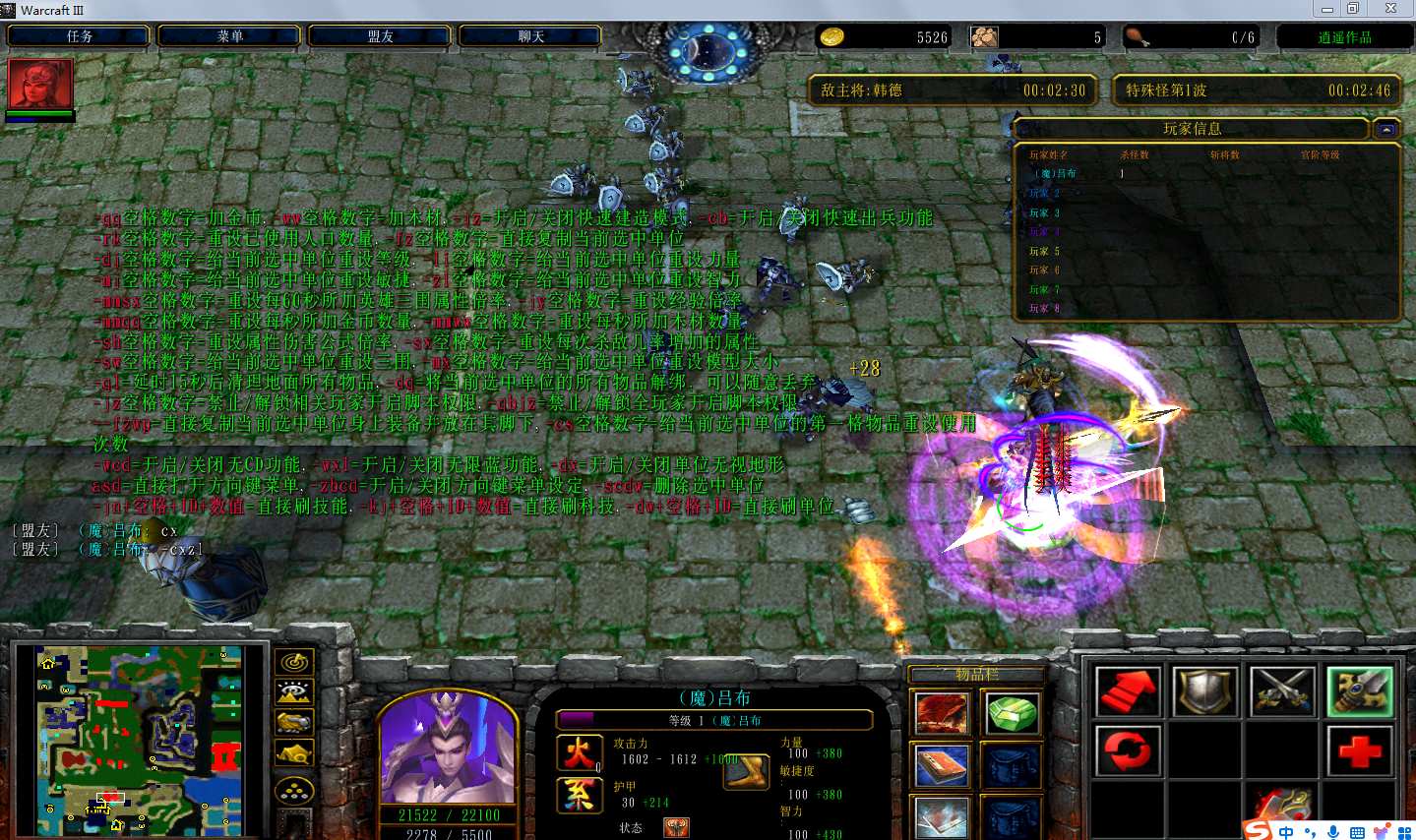Select the Hold Position shield command
1416x840 pixels.
click(x=1205, y=691)
